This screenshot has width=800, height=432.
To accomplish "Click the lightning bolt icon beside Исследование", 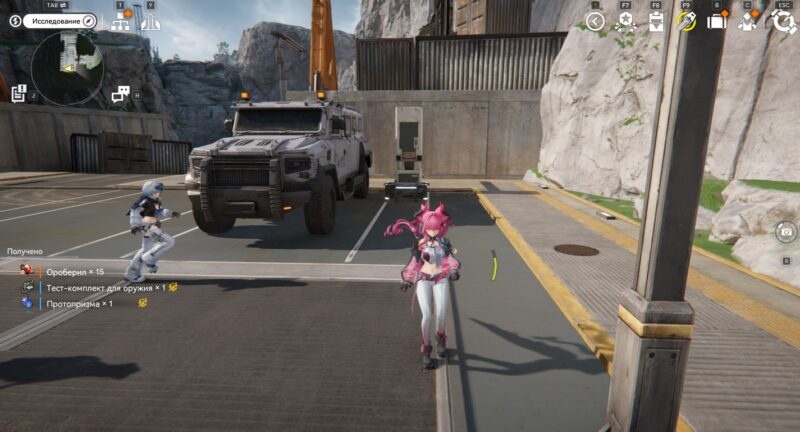I will (x=15, y=20).
